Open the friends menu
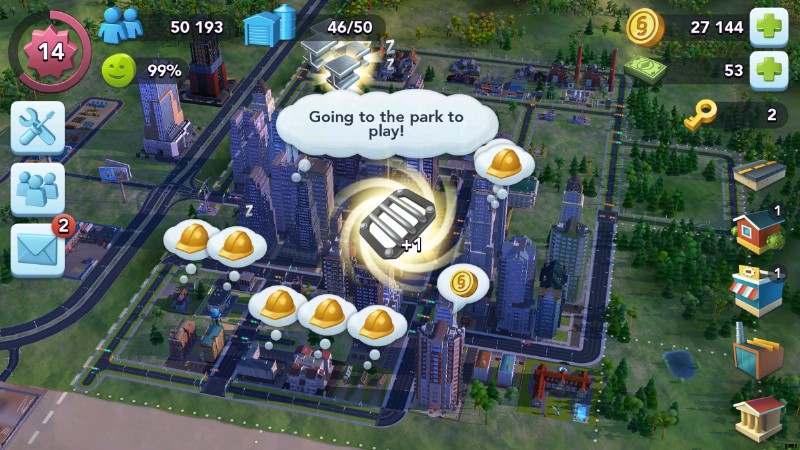Image resolution: width=800 pixels, height=450 pixels. 38,188
